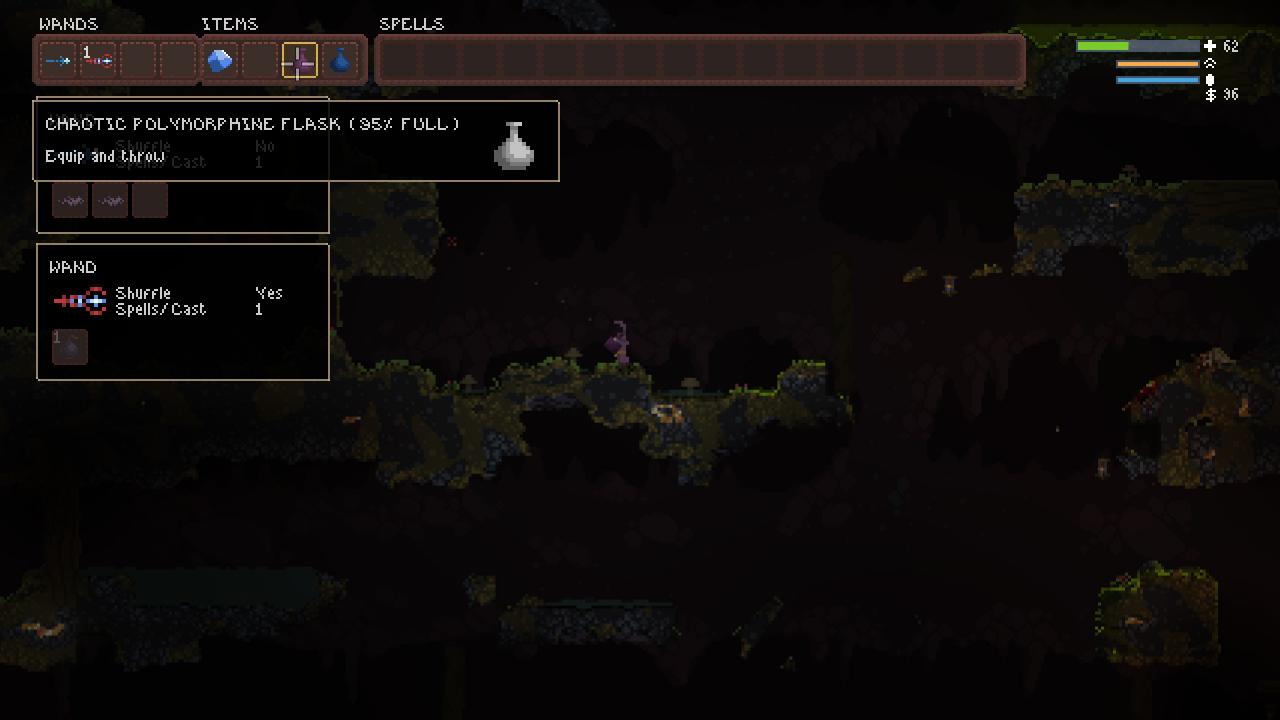Select the bomb spell in the red wand panel

[x=70, y=347]
